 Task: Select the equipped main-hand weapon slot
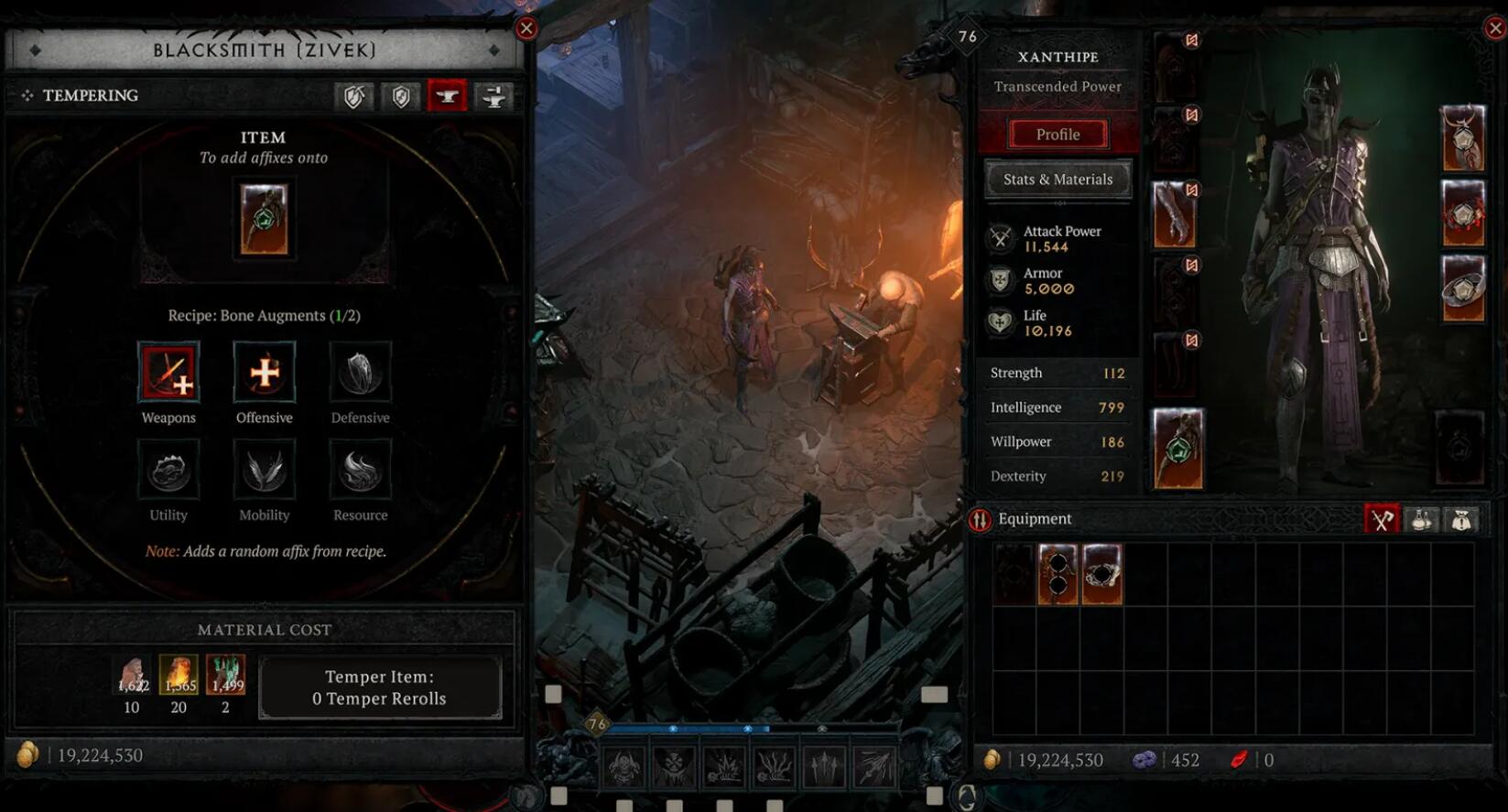coord(1177,449)
